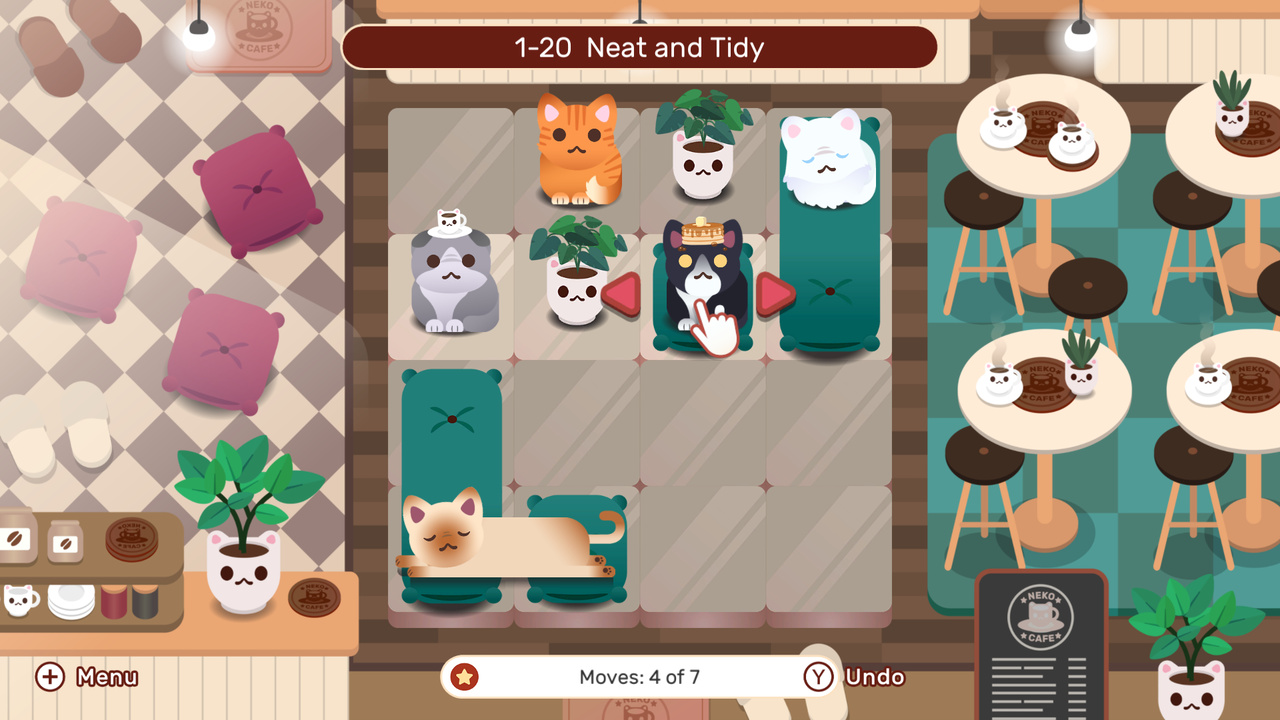Click the empty teal bed on the lower left

[451, 420]
